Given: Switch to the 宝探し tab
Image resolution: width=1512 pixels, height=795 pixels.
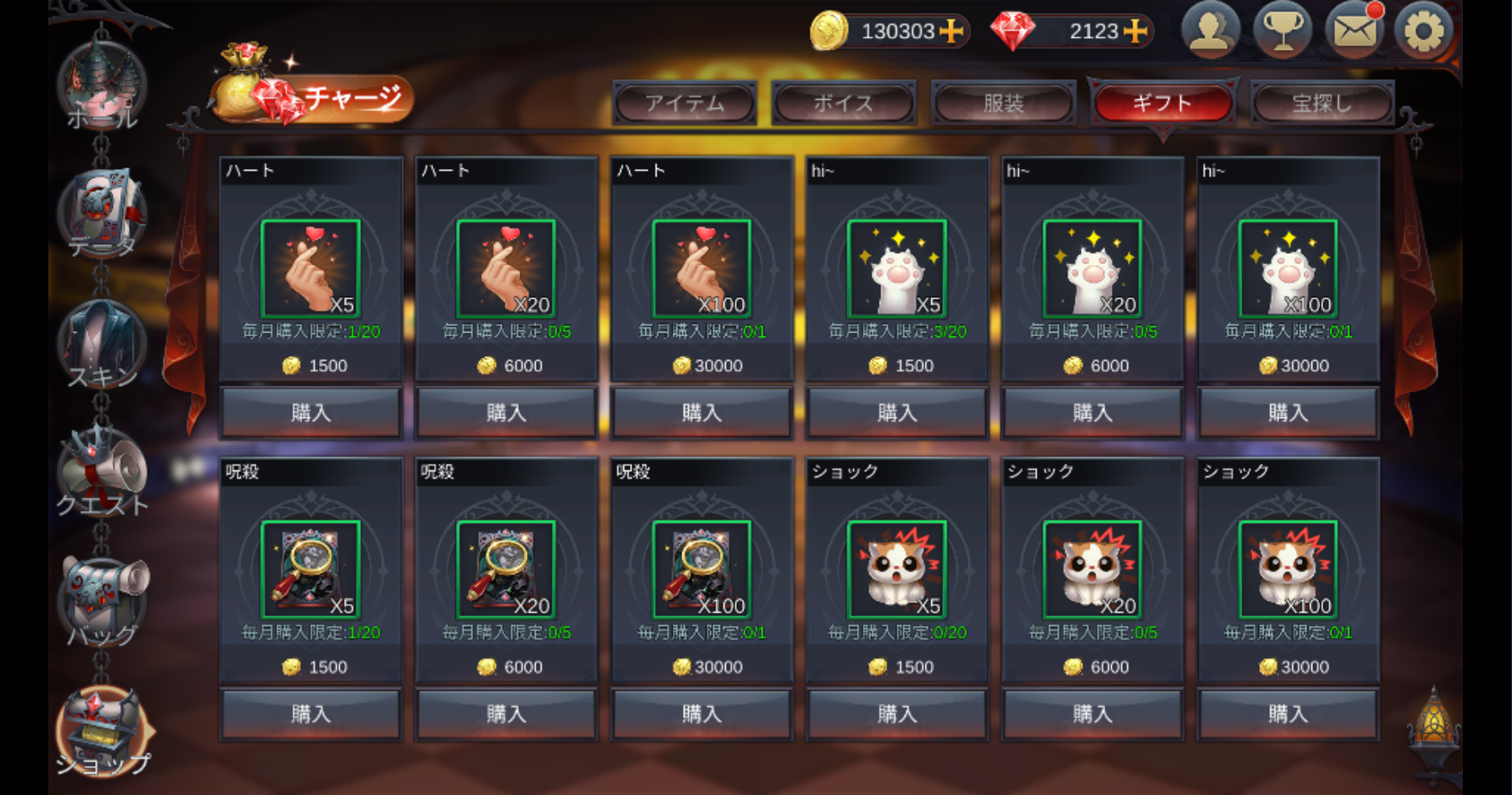Looking at the screenshot, I should [1322, 103].
